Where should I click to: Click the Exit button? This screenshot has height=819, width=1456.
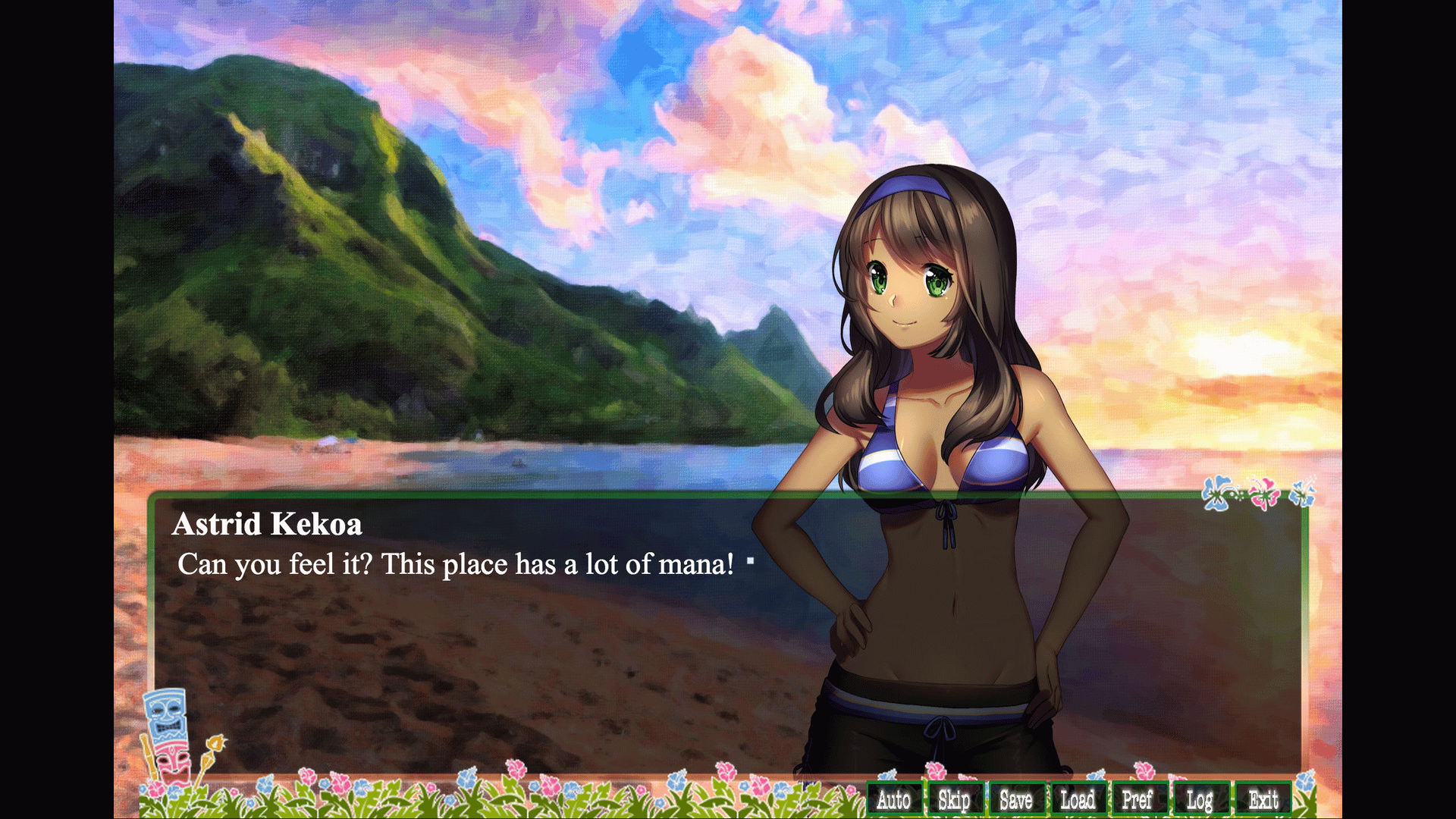[x=1263, y=799]
